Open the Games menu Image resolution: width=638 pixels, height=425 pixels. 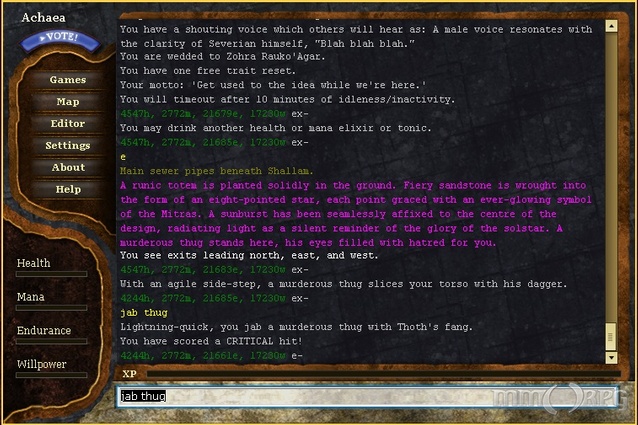(68, 80)
